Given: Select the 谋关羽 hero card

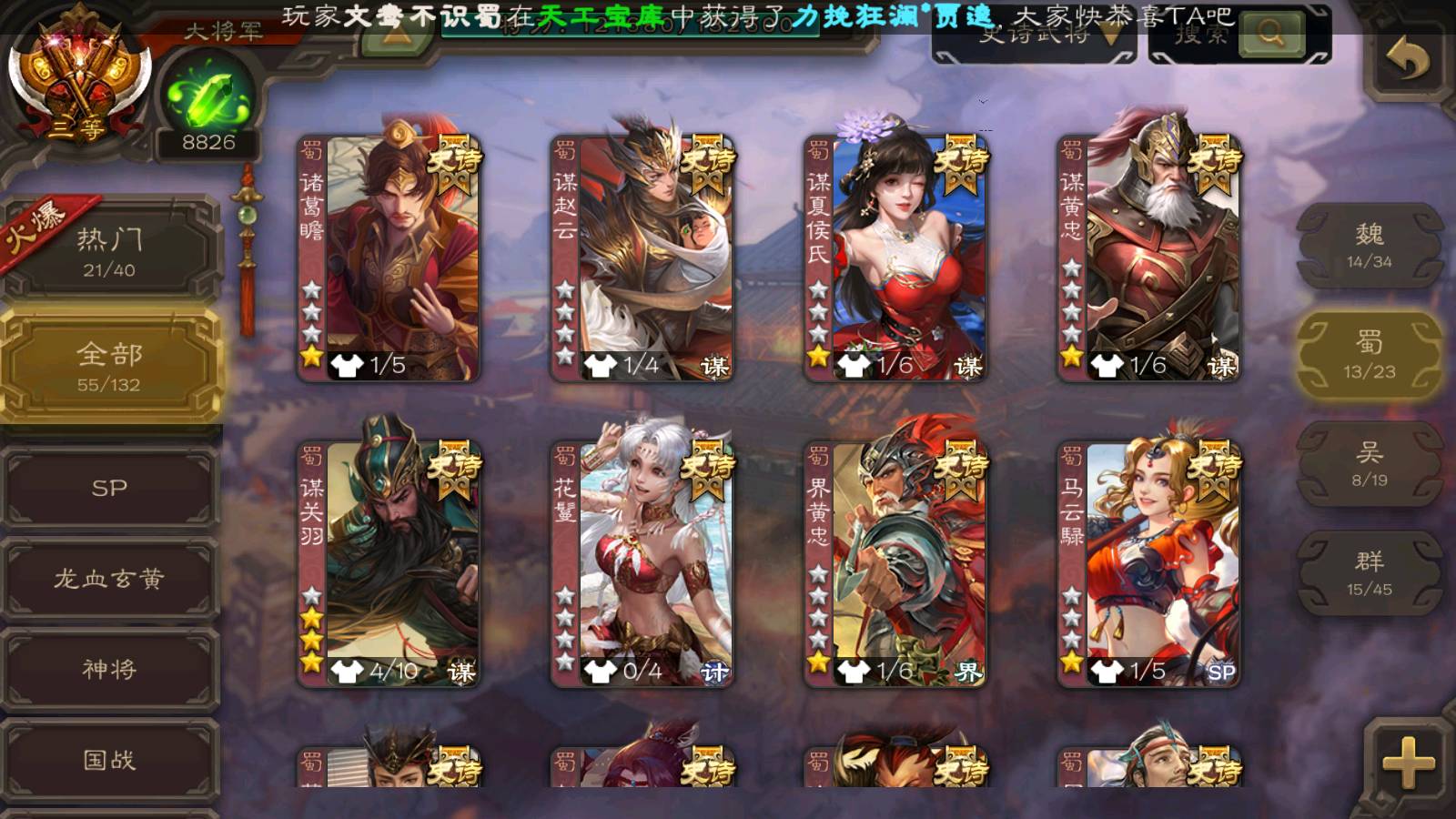Looking at the screenshot, I should click(389, 564).
